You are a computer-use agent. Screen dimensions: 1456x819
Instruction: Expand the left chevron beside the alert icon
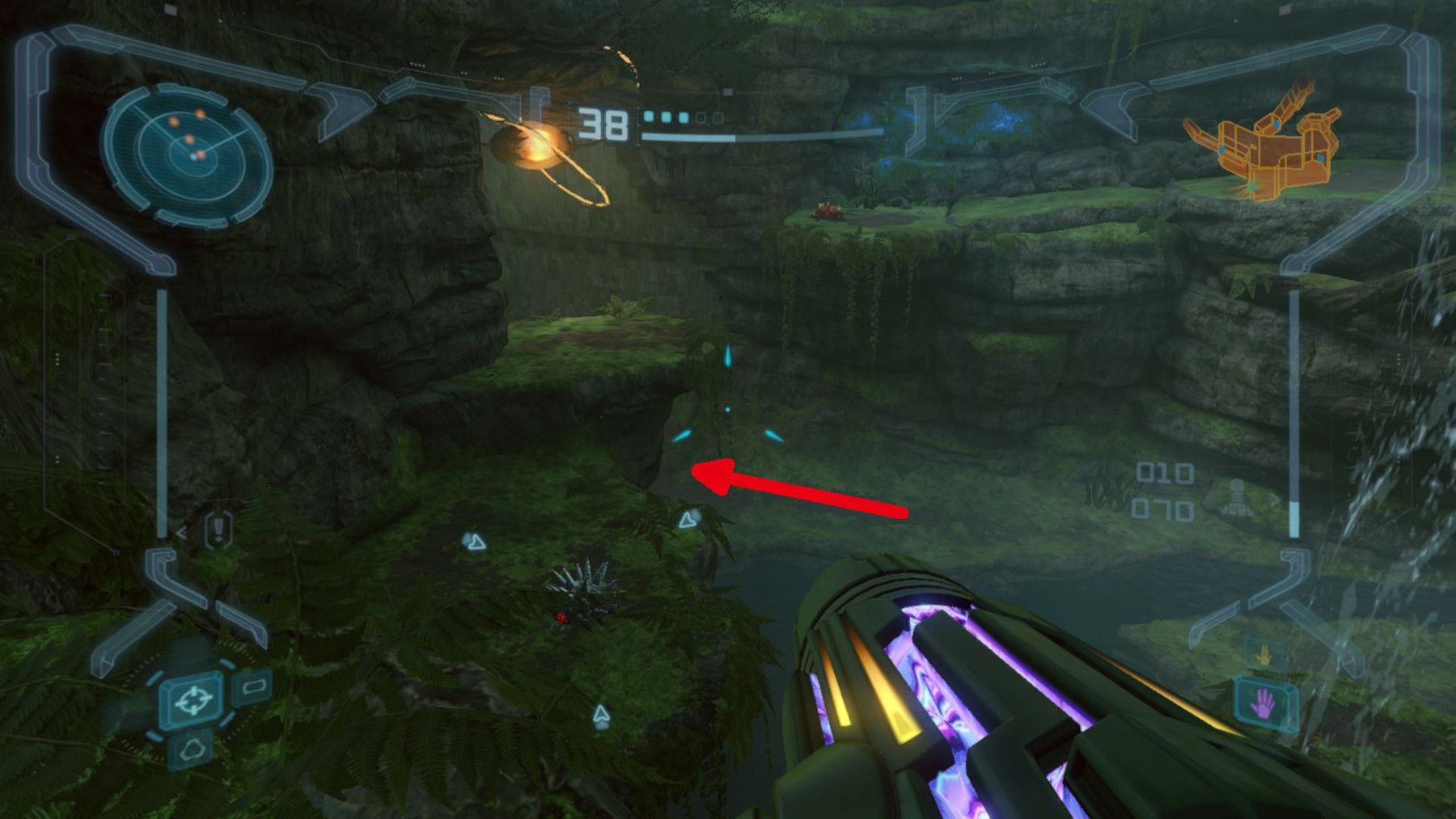(x=182, y=533)
